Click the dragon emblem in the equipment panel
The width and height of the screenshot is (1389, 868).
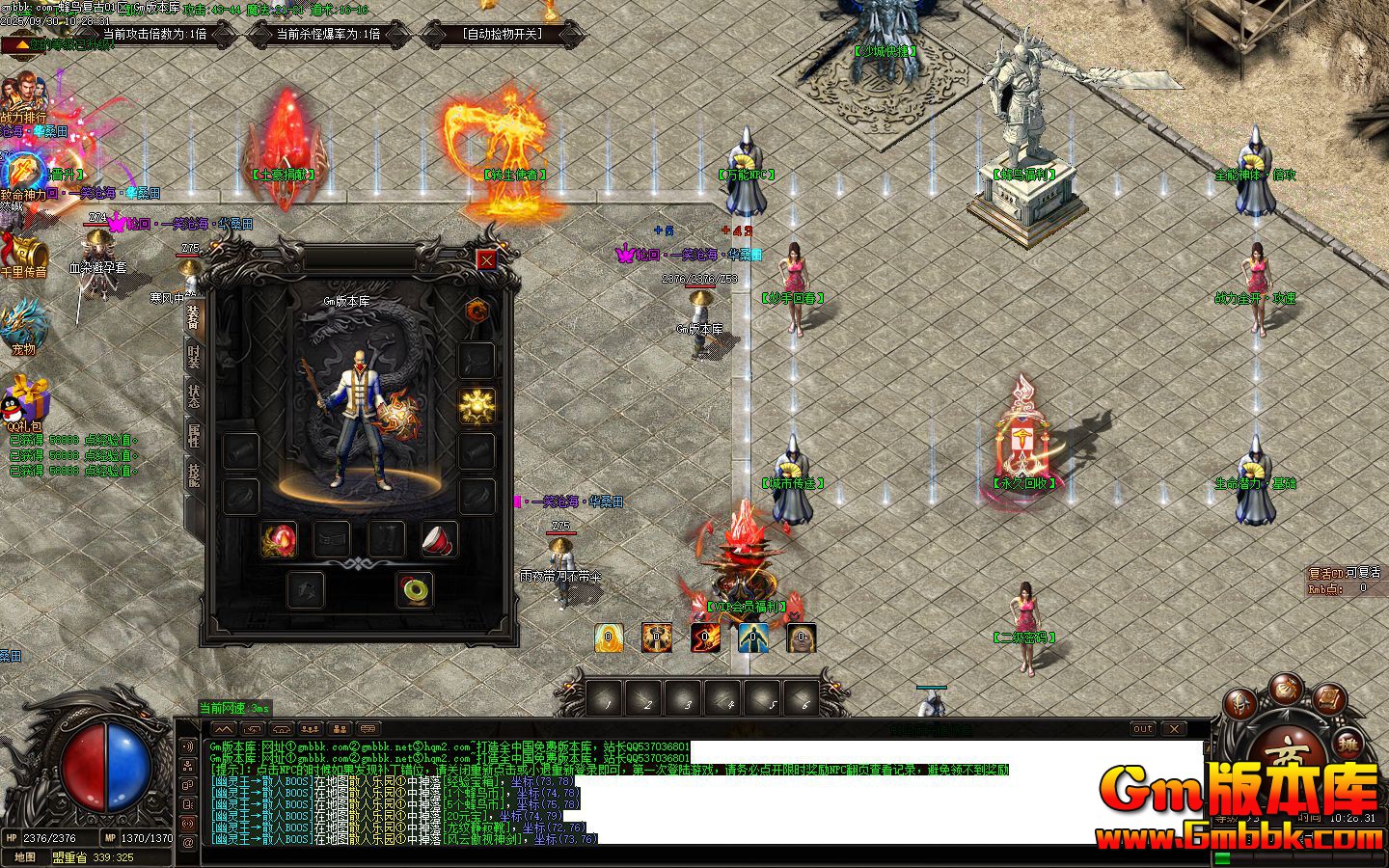(477, 311)
